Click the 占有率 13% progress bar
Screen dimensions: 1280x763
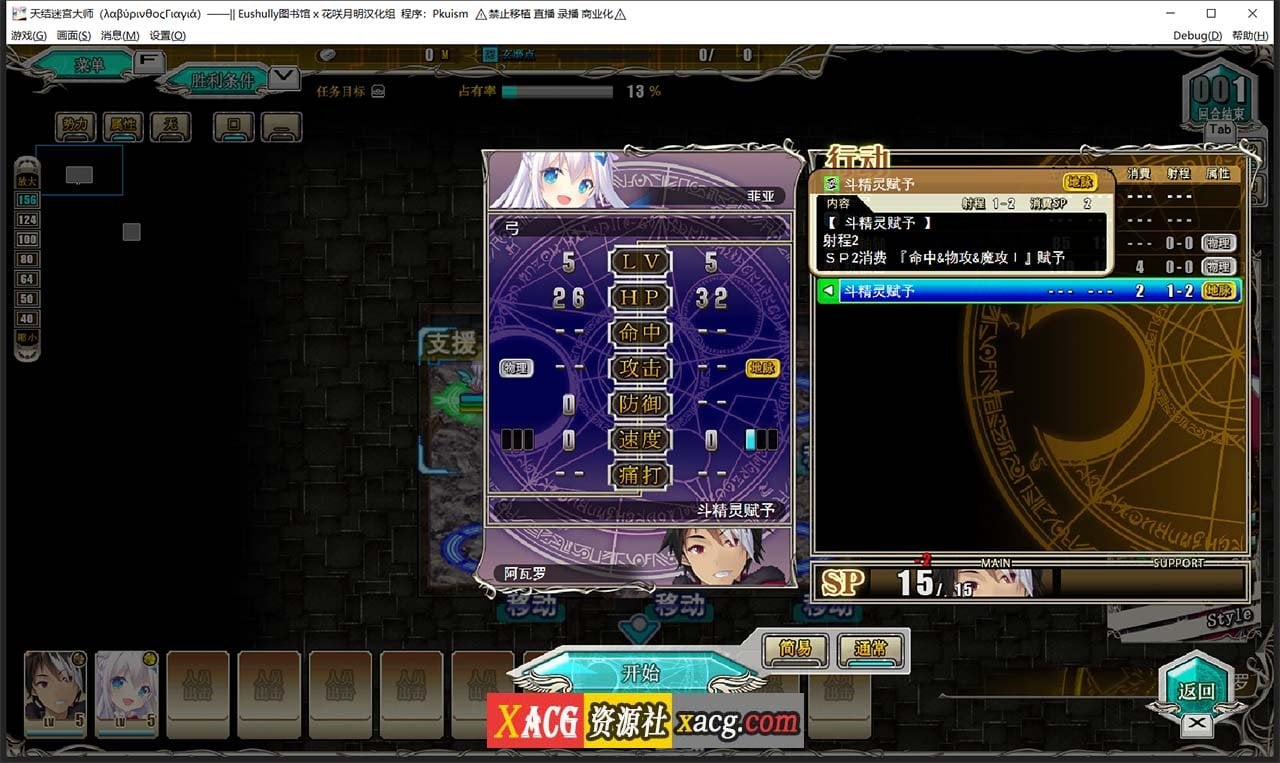[x=560, y=91]
